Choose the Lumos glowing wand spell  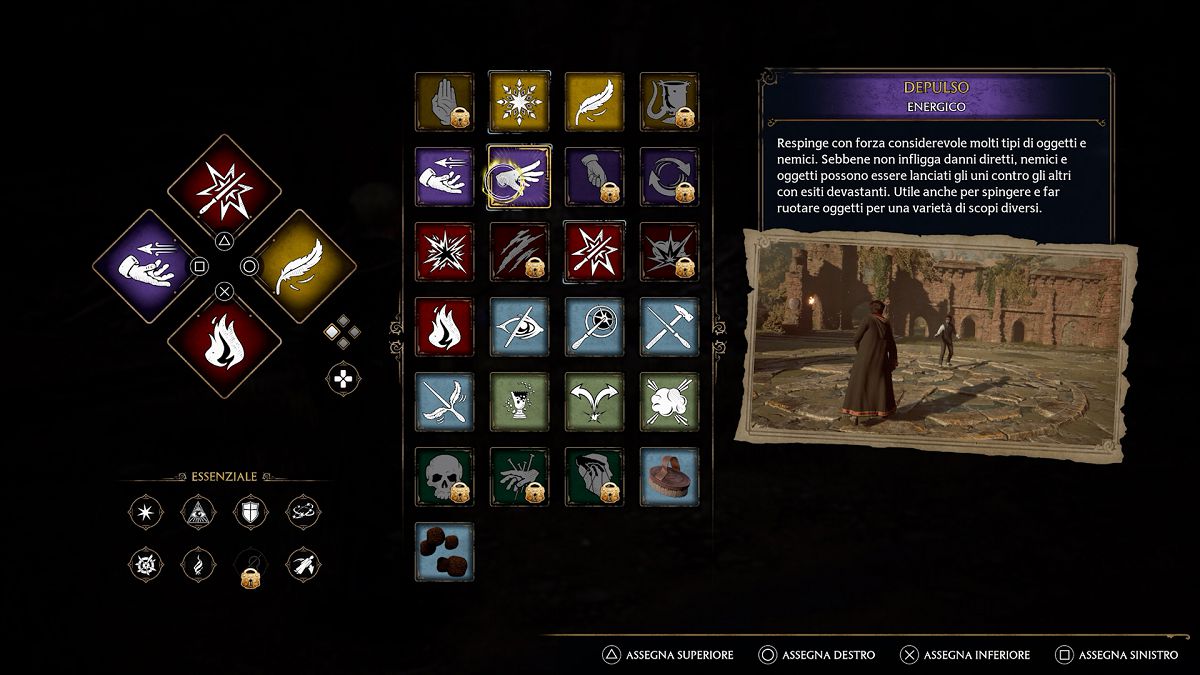point(594,327)
